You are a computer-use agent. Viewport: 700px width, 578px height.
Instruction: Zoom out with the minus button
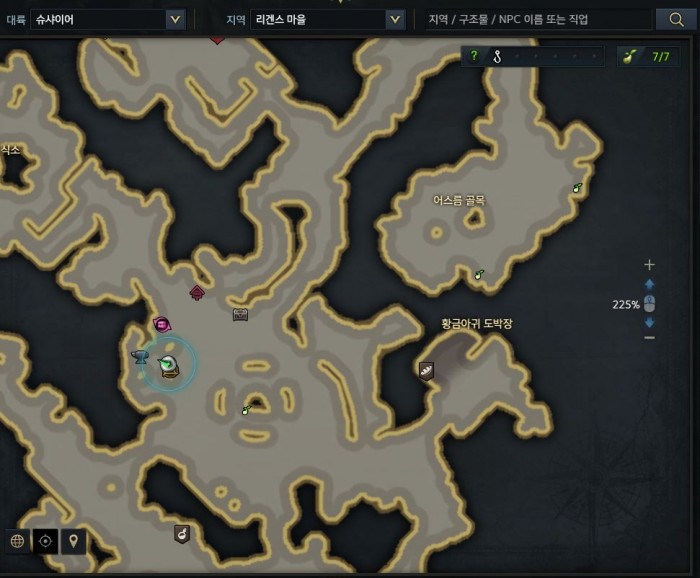click(x=649, y=338)
